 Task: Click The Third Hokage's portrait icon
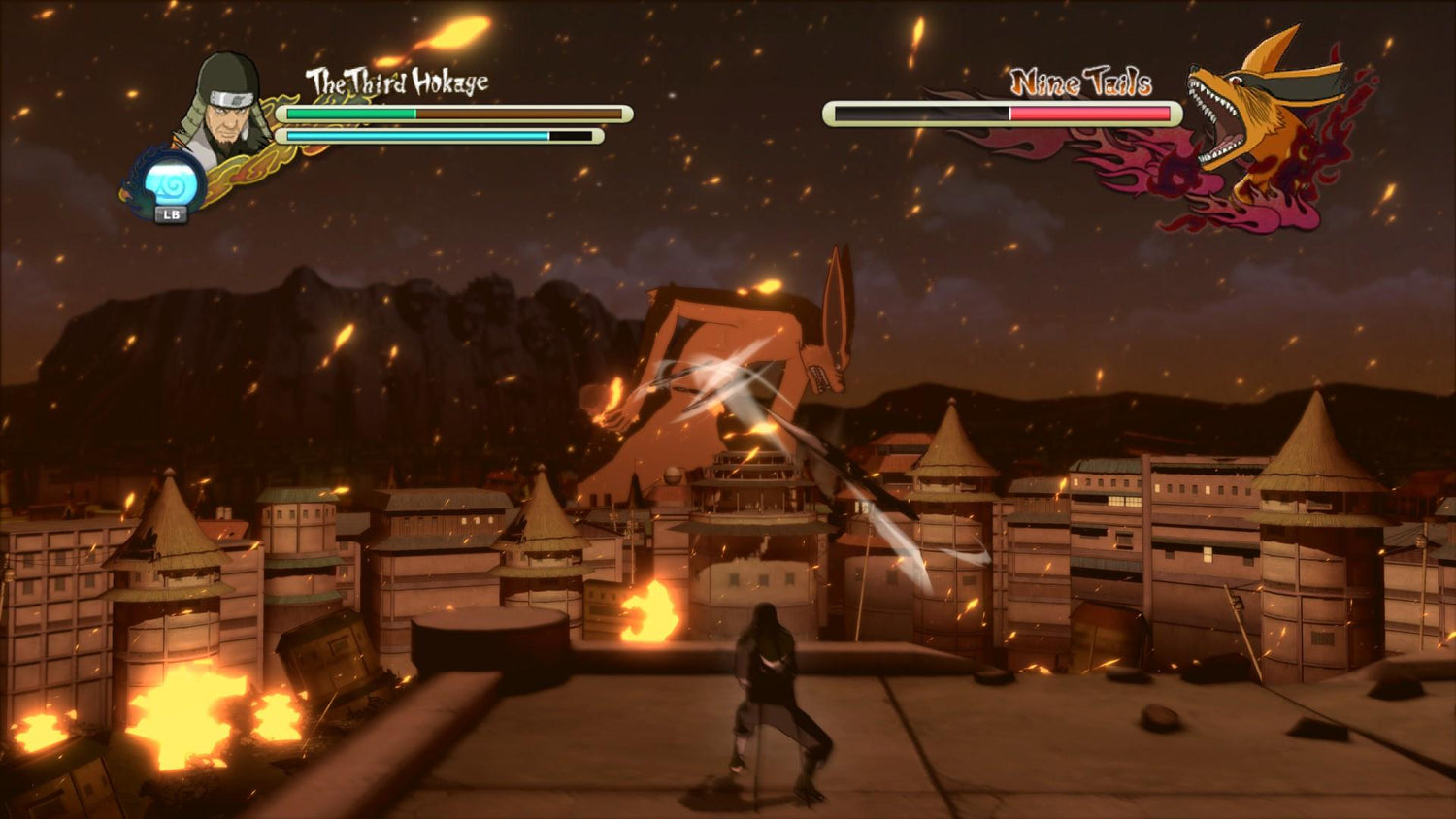[223, 112]
